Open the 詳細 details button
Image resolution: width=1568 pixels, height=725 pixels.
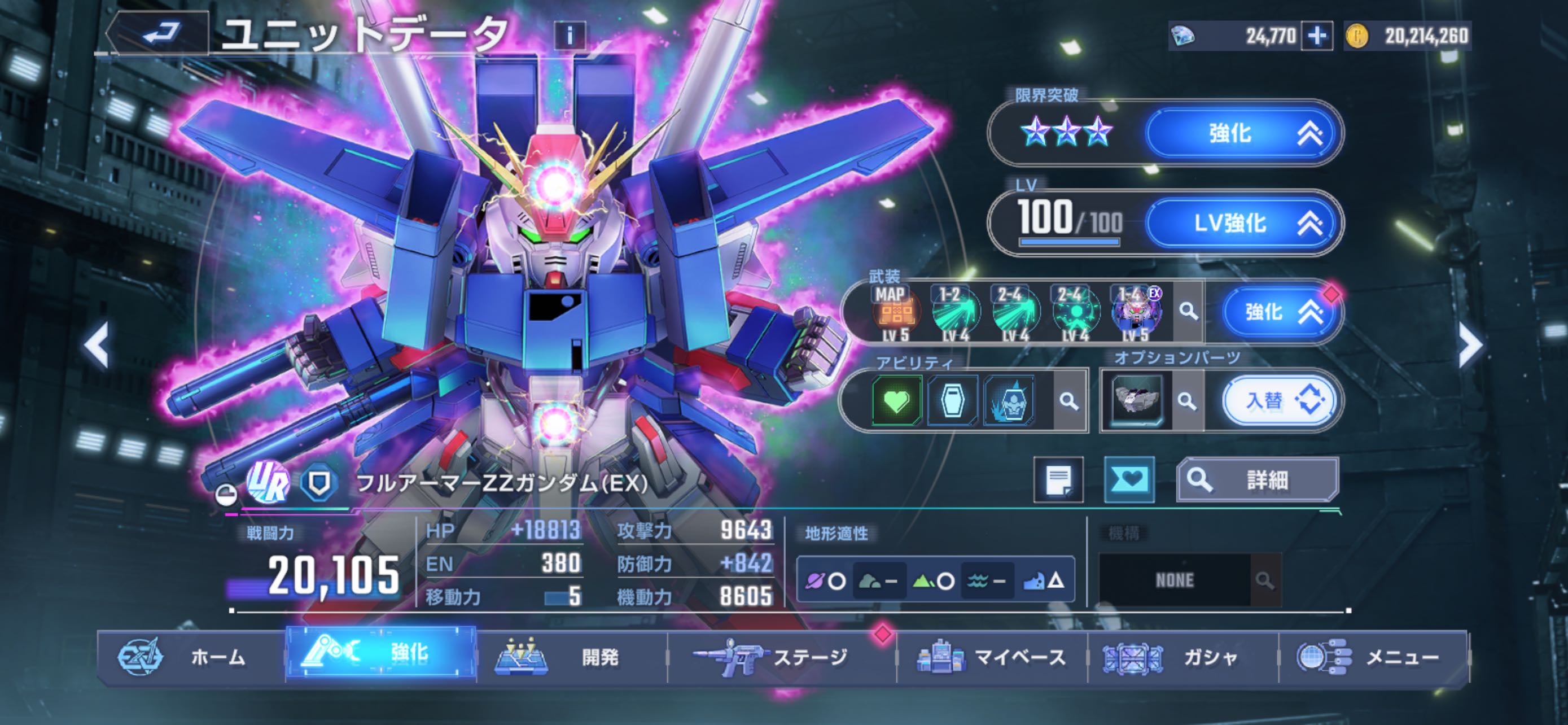coord(1257,480)
